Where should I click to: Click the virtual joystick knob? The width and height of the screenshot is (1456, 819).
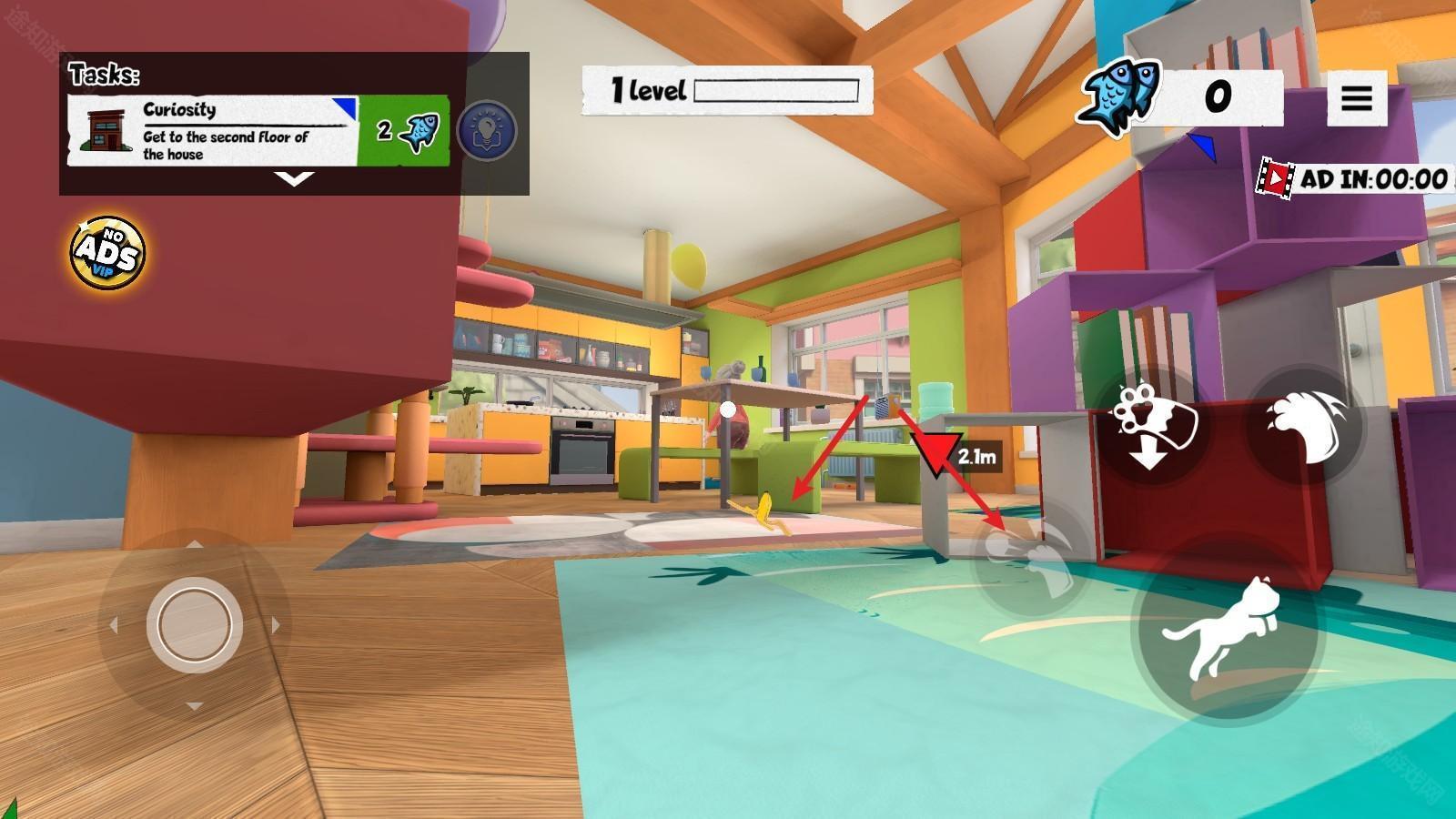tap(194, 624)
